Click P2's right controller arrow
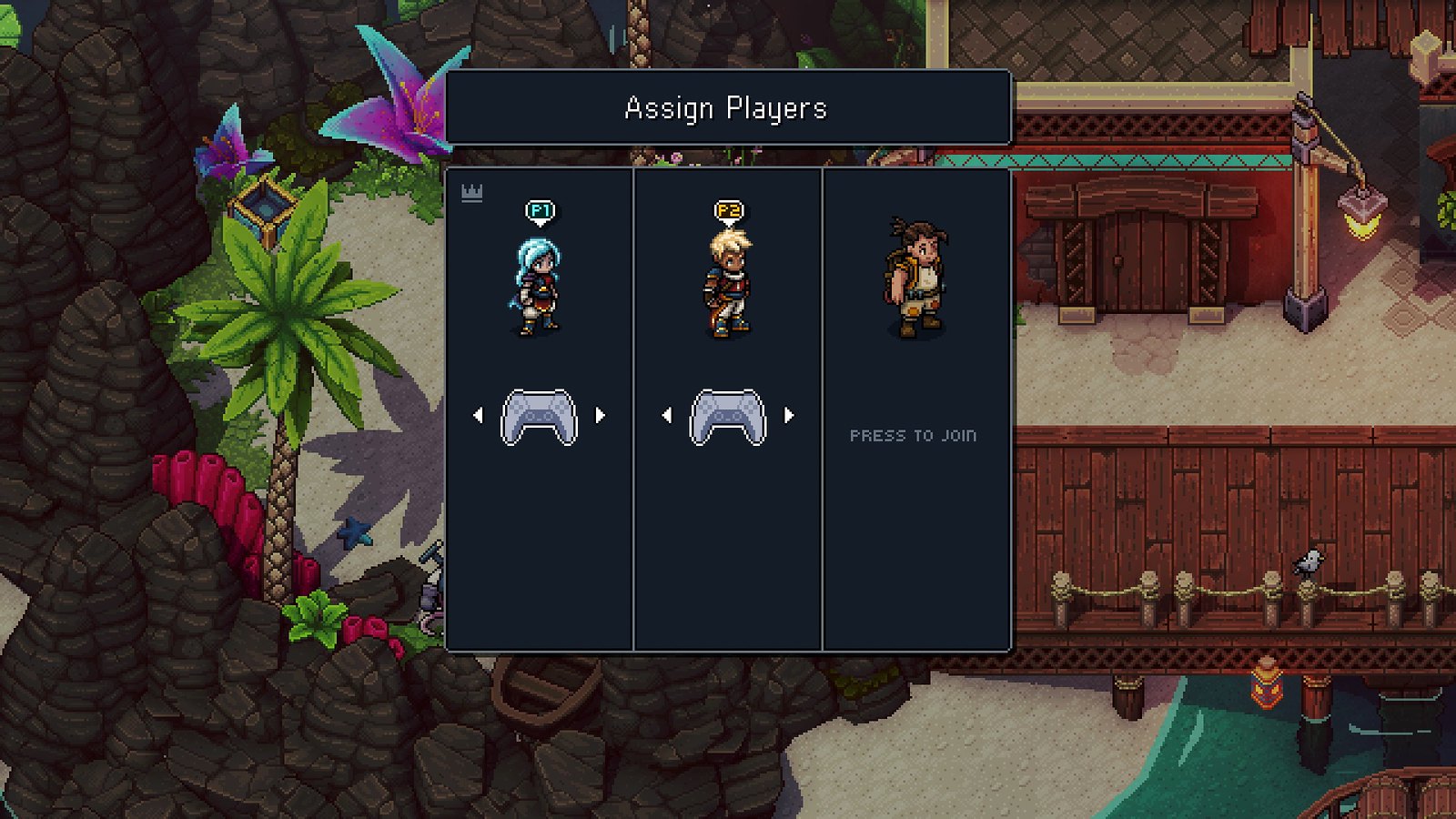The height and width of the screenshot is (819, 1456). pyautogui.click(x=789, y=416)
